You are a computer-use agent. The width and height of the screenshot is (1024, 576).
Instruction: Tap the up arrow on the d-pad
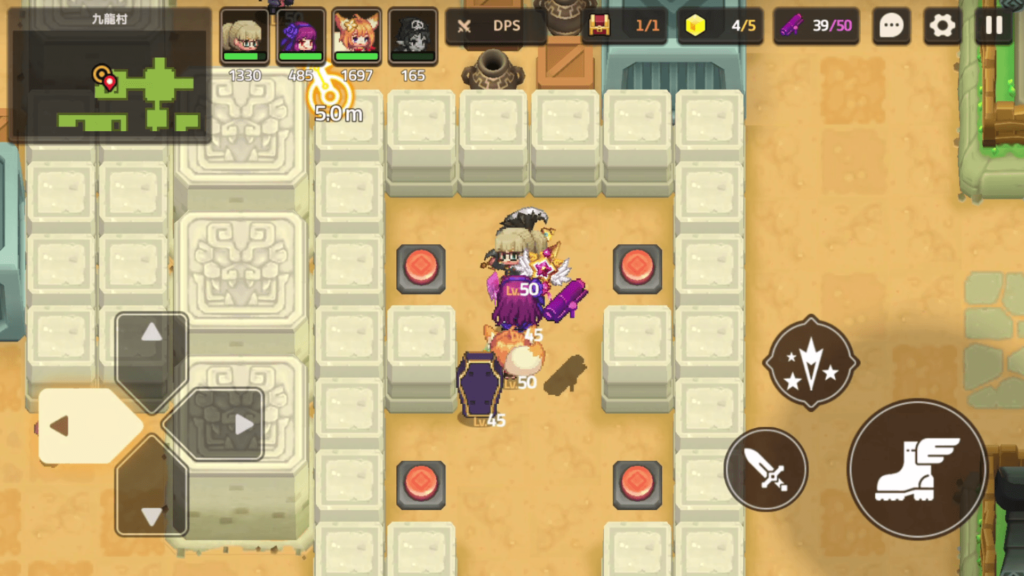tap(151, 347)
